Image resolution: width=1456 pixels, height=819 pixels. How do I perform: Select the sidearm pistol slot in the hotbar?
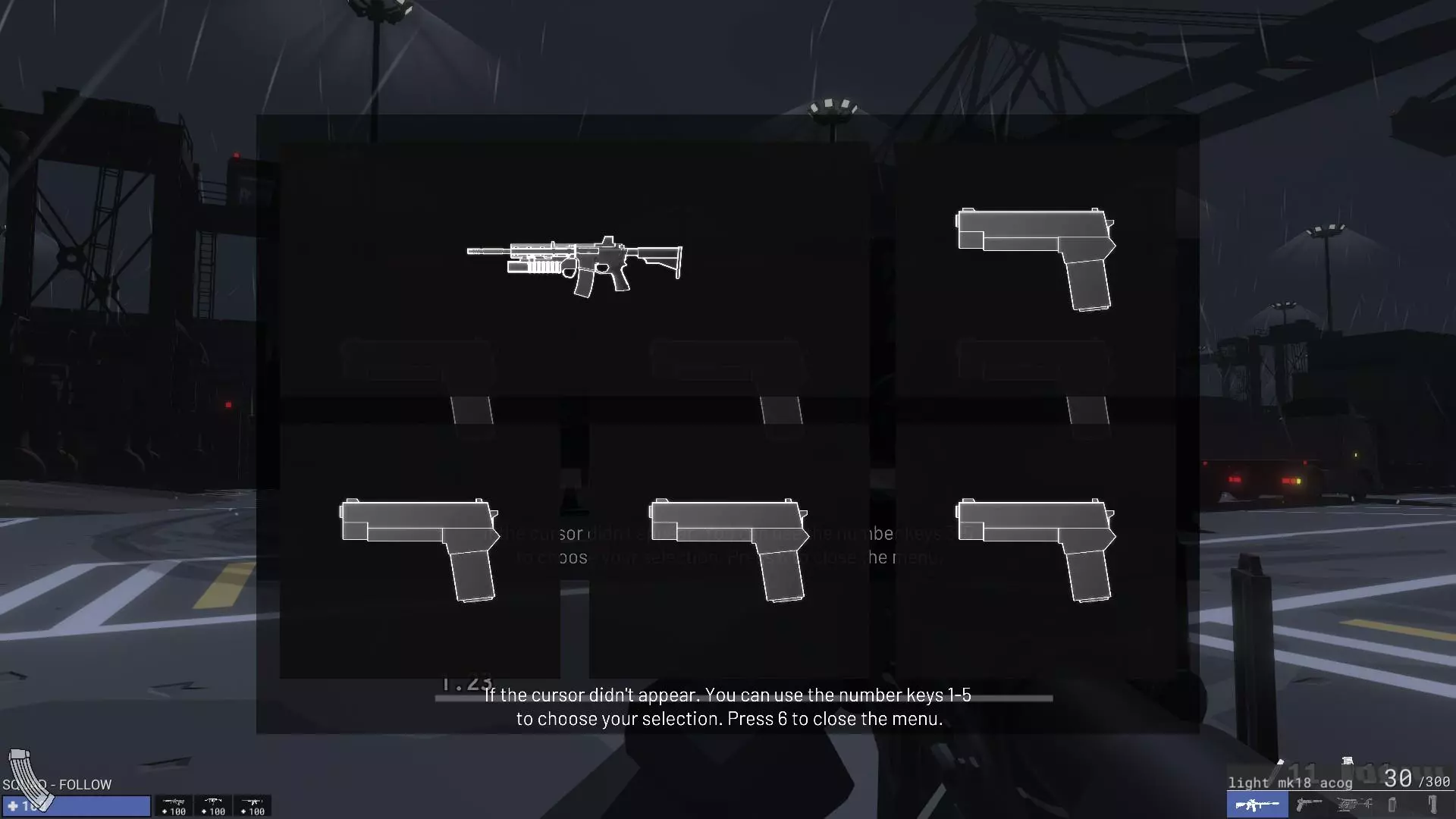1308,805
